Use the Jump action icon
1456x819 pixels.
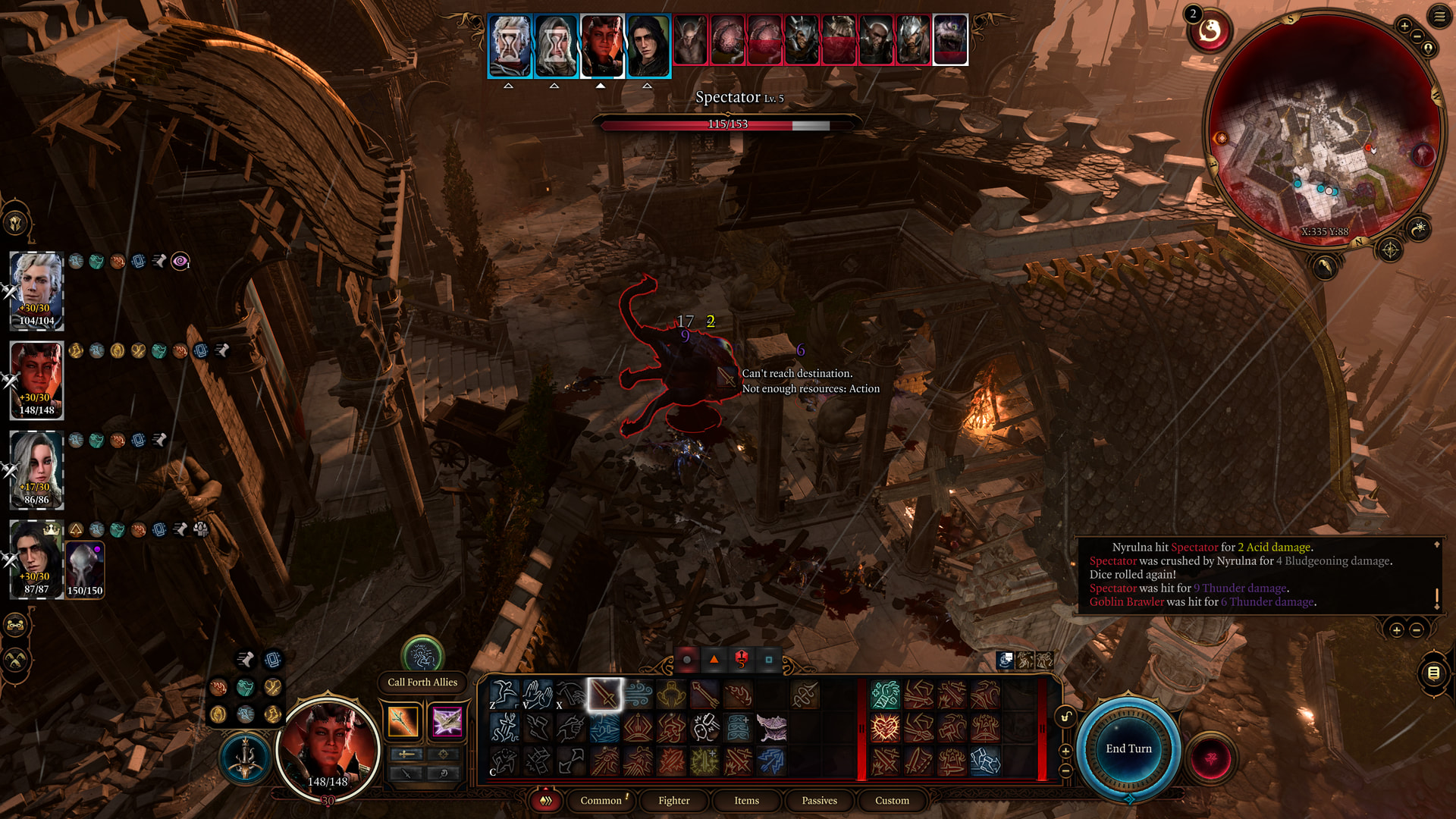(504, 694)
